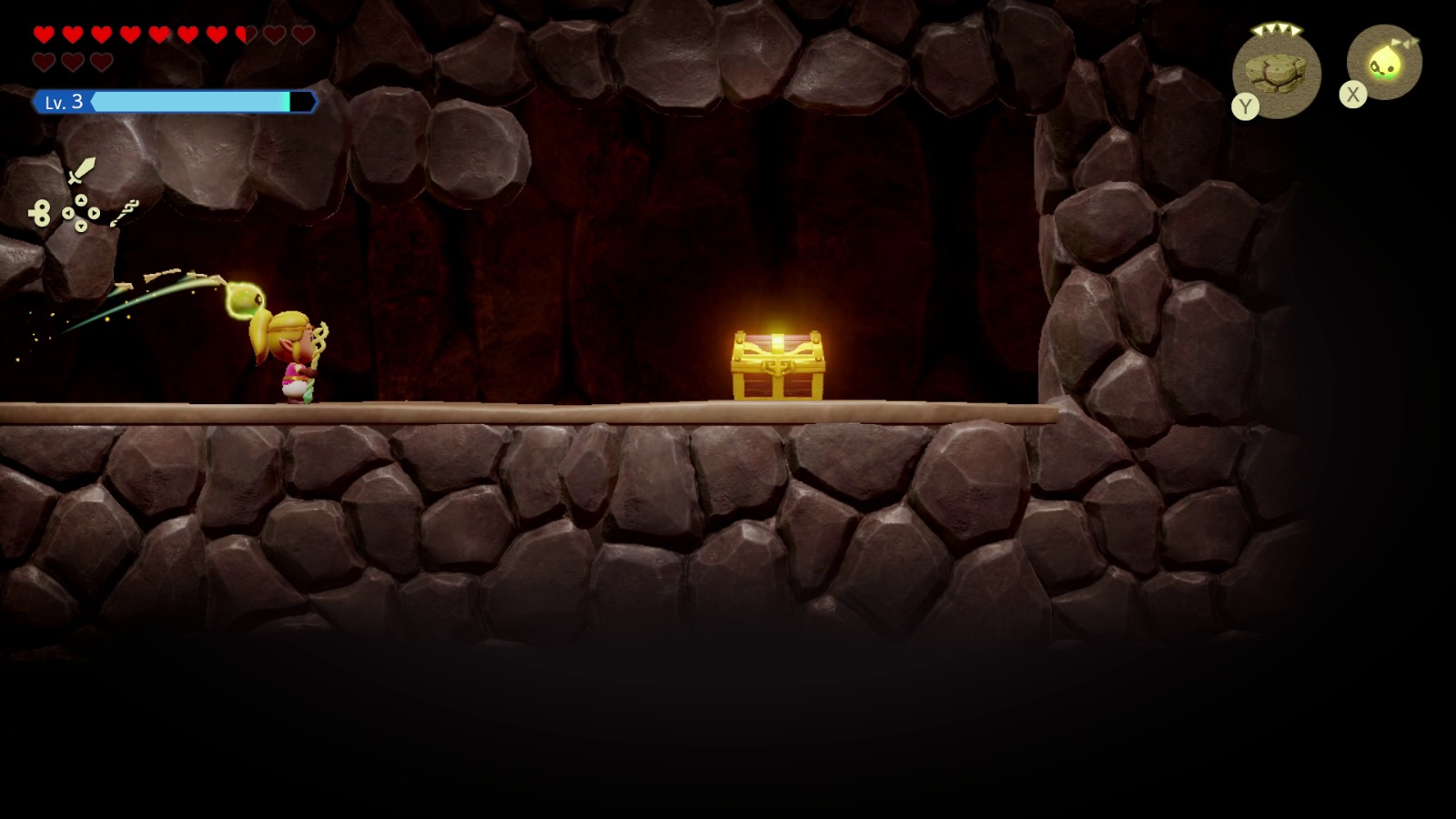The height and width of the screenshot is (819, 1456).
Task: Toggle the leftmost red heart
Action: 44,33
